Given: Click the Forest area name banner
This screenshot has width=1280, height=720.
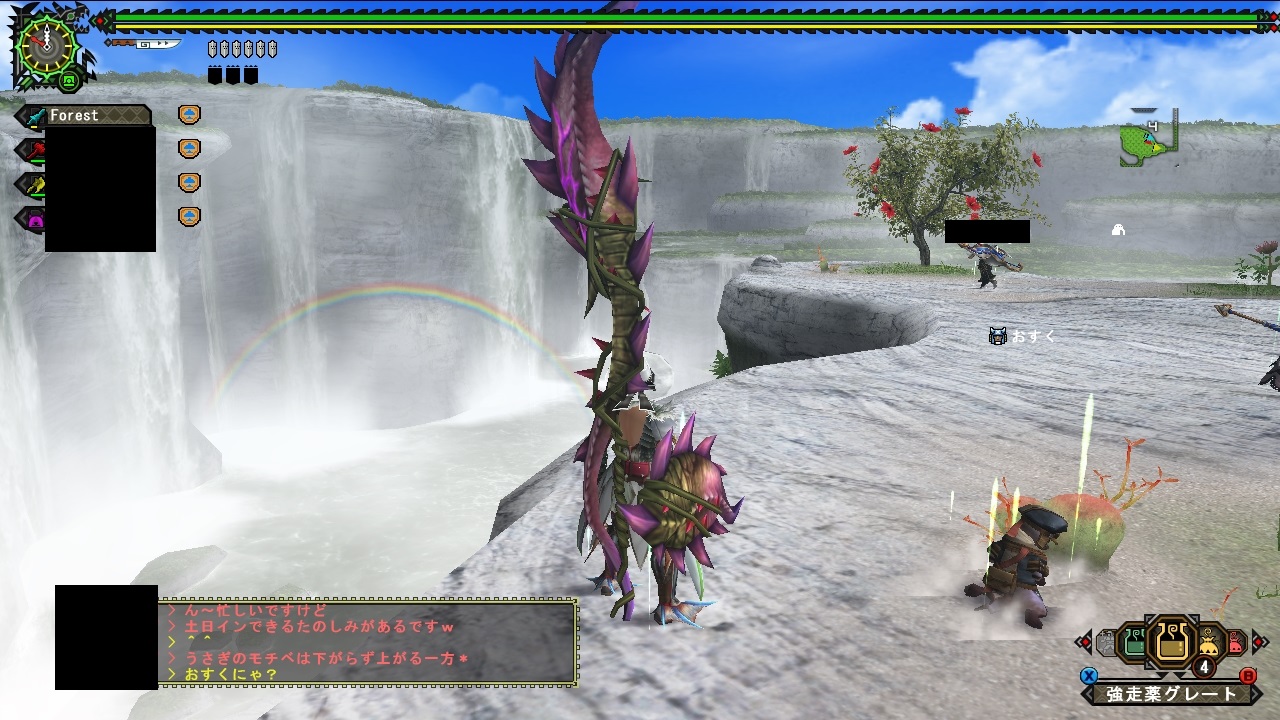Looking at the screenshot, I should [x=73, y=116].
